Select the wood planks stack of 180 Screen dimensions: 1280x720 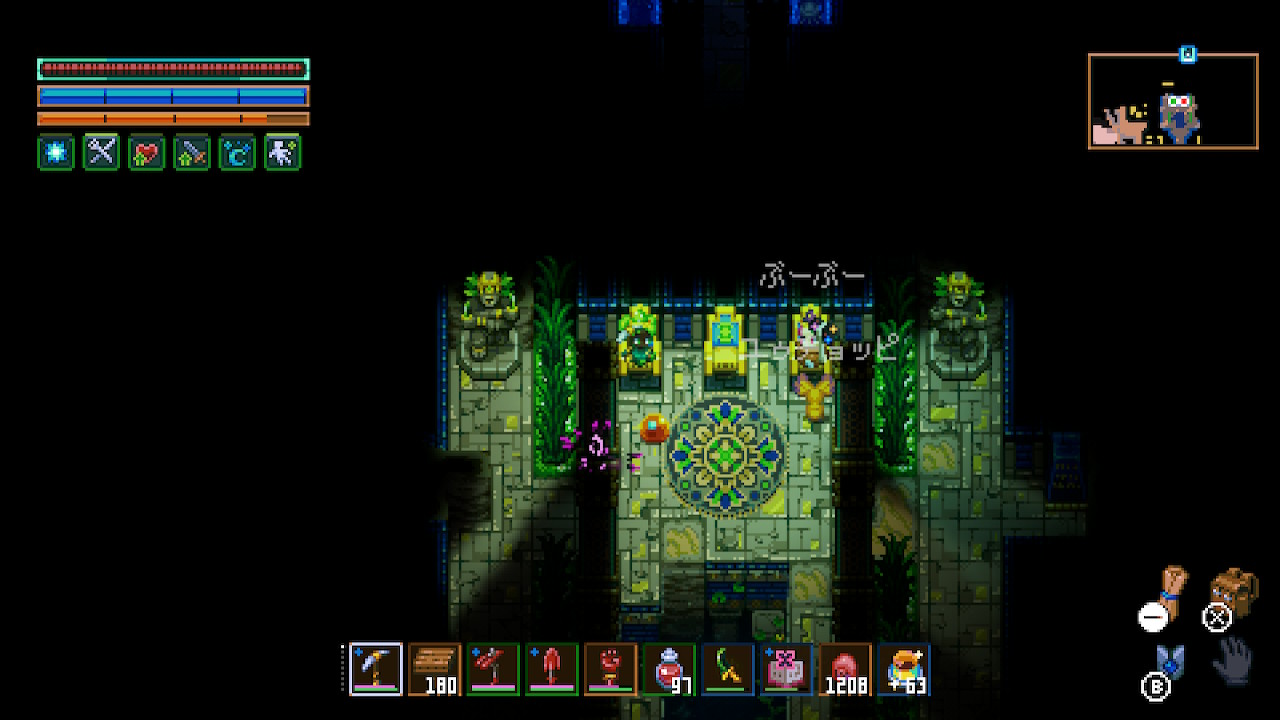[435, 668]
